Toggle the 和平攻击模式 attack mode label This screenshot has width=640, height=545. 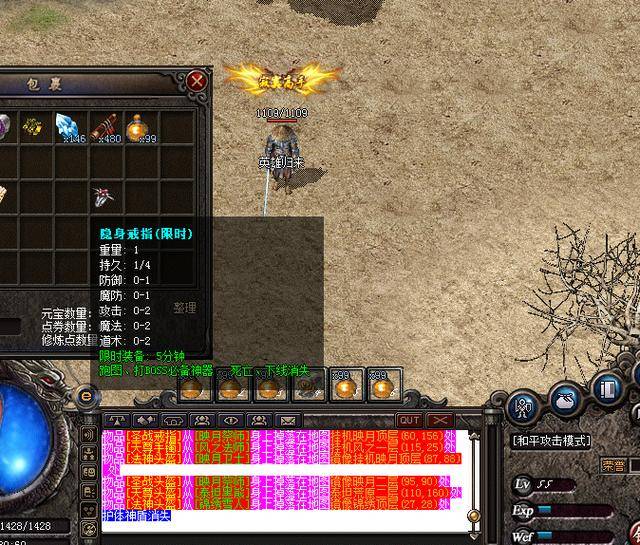click(551, 441)
